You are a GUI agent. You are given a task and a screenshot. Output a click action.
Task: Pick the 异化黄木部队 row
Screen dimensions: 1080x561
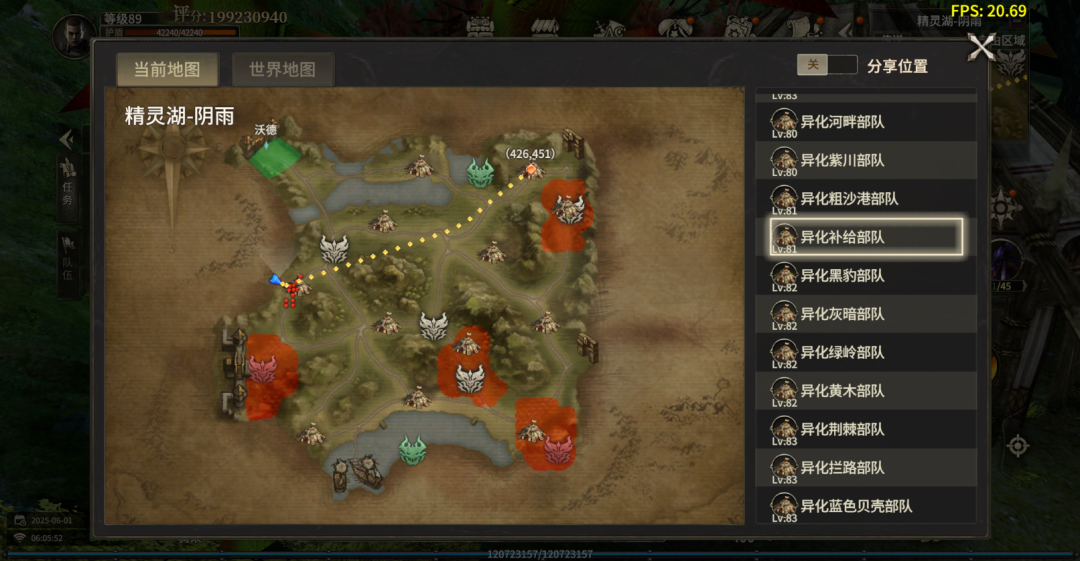tap(865, 390)
